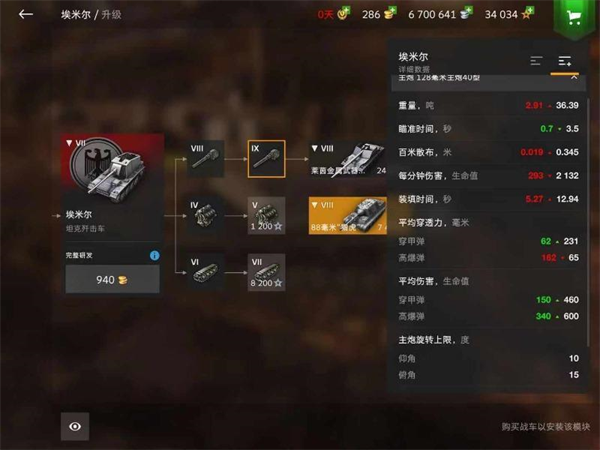
Task: Choose the tier IV engine module
Action: pyautogui.click(x=206, y=215)
